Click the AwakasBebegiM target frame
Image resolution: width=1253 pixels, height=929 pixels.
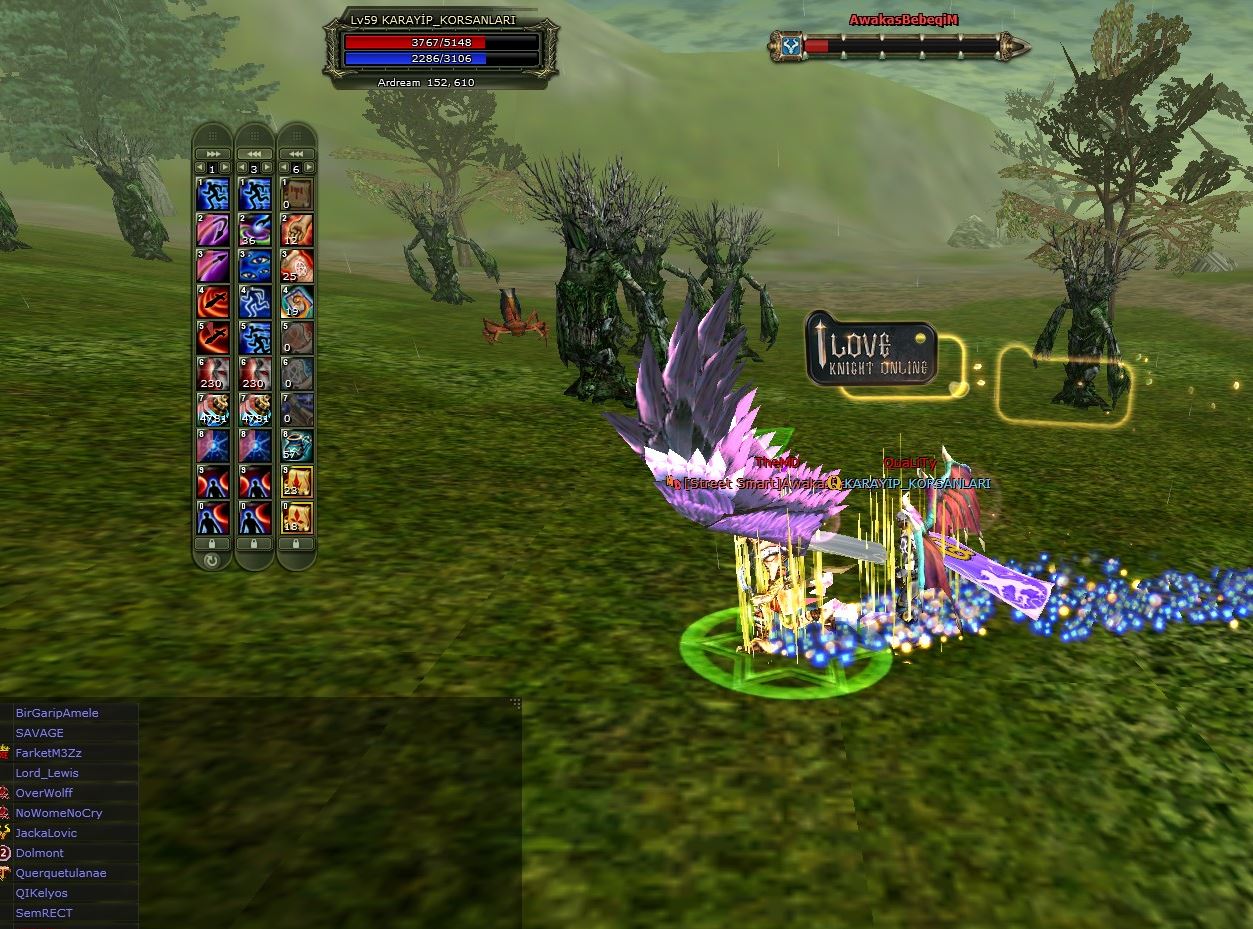[900, 45]
